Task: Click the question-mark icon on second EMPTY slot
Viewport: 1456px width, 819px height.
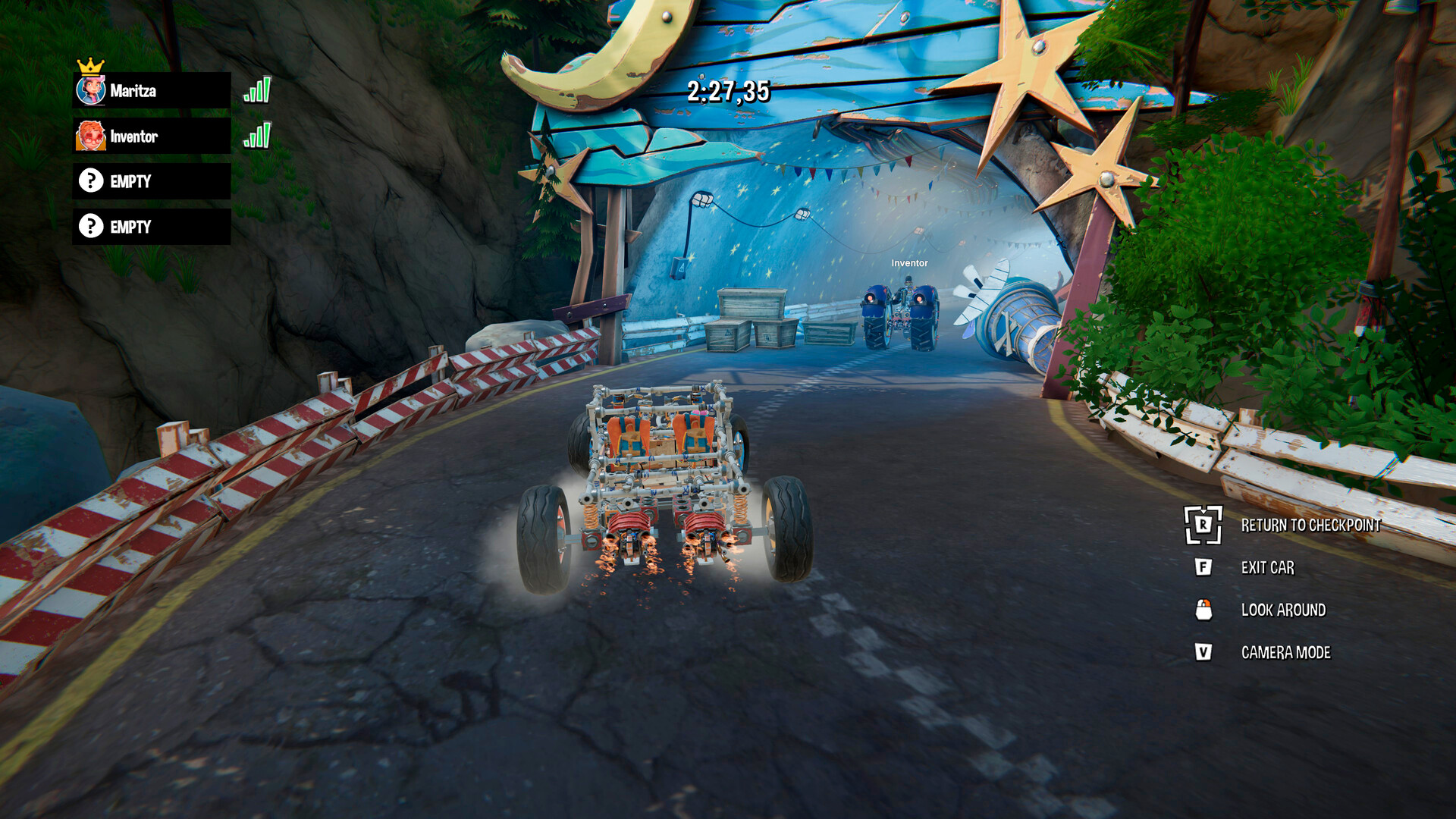Action: (x=90, y=226)
